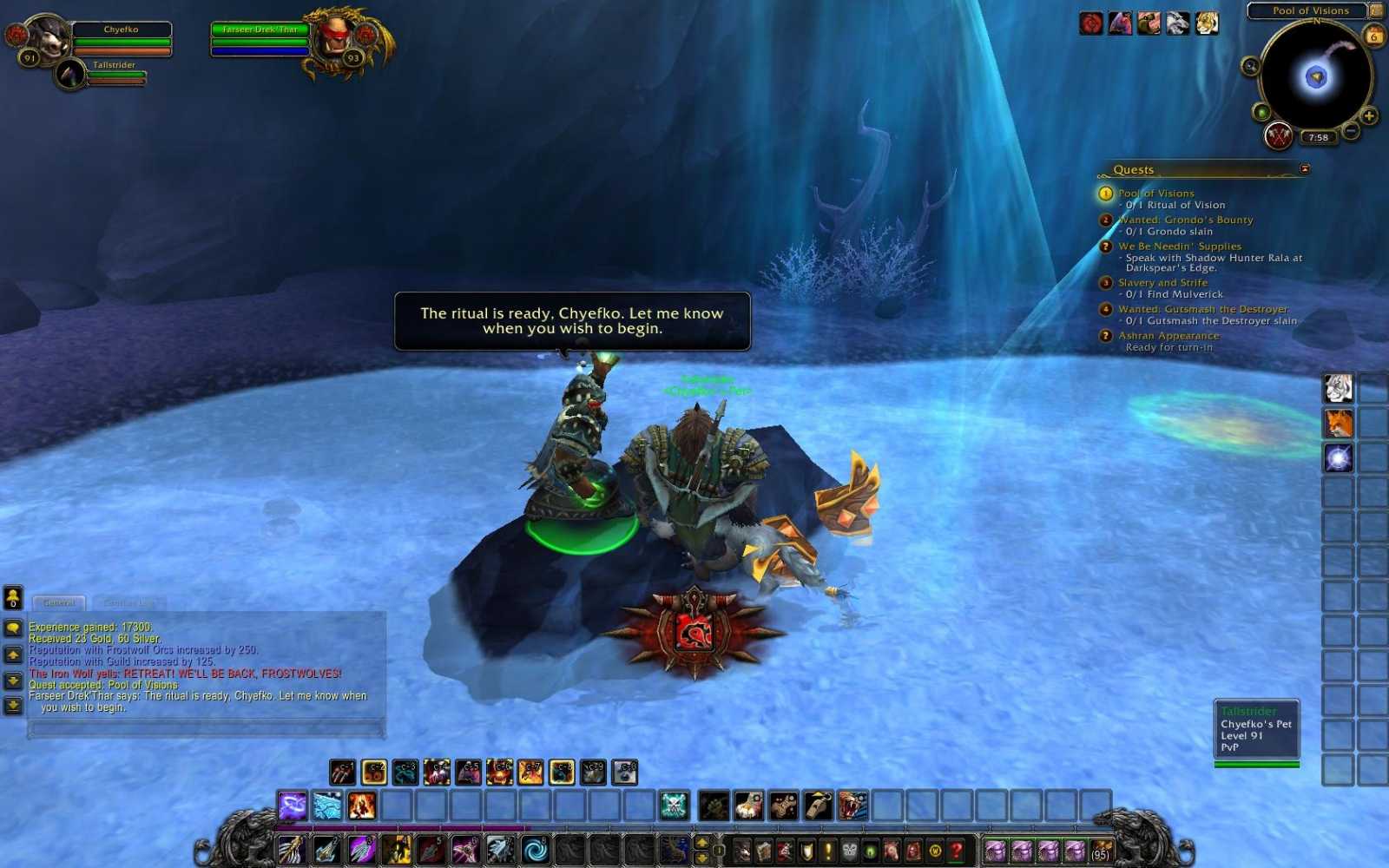The height and width of the screenshot is (868, 1389).
Task: Open the red question mark help micro menu icon
Action: [x=956, y=851]
